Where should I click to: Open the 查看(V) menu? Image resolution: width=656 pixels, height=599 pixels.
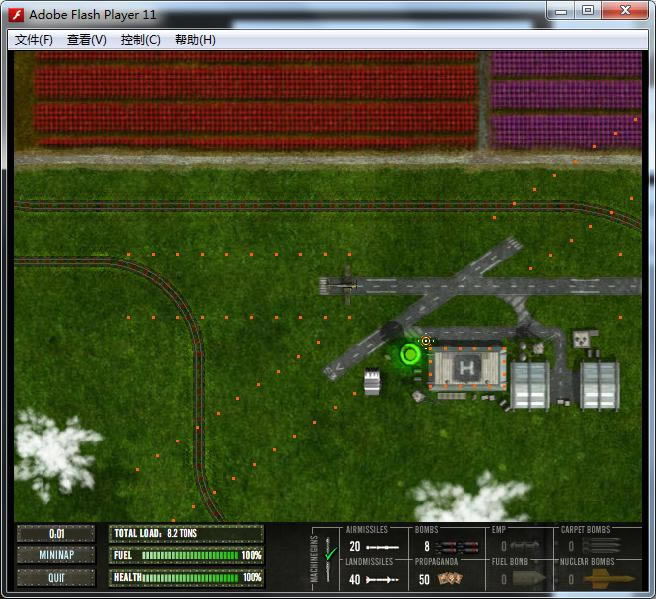[86, 40]
